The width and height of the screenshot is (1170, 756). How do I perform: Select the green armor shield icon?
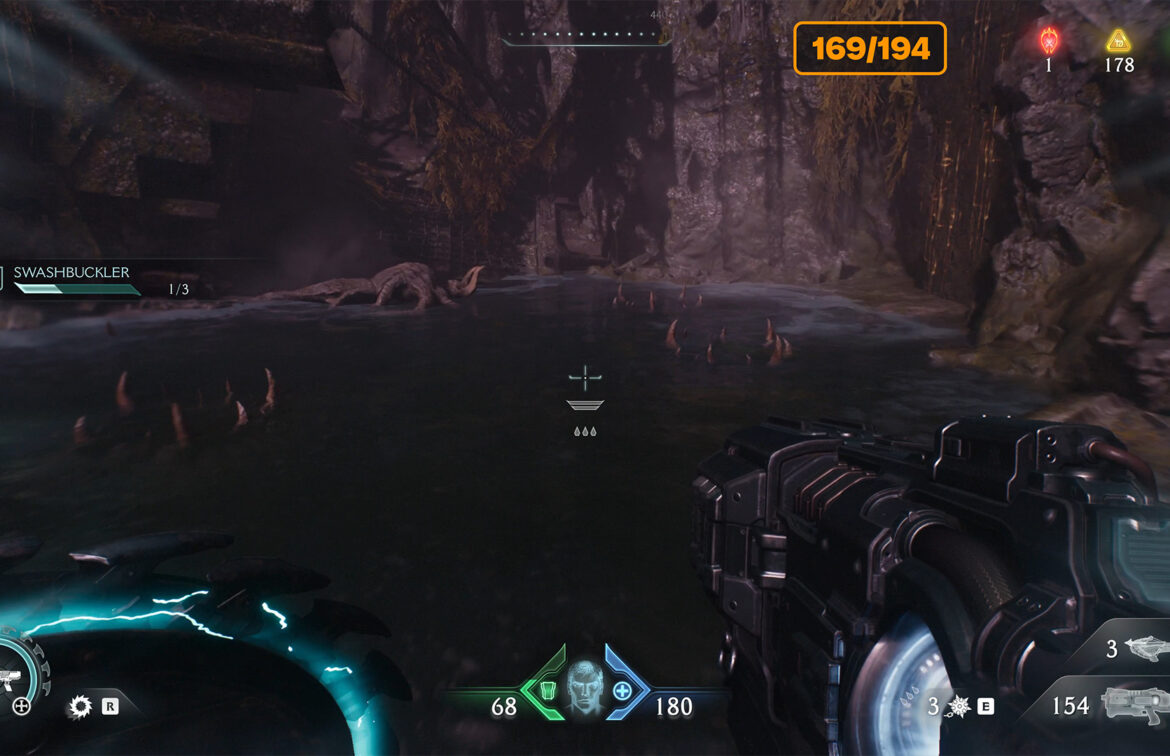(x=547, y=690)
